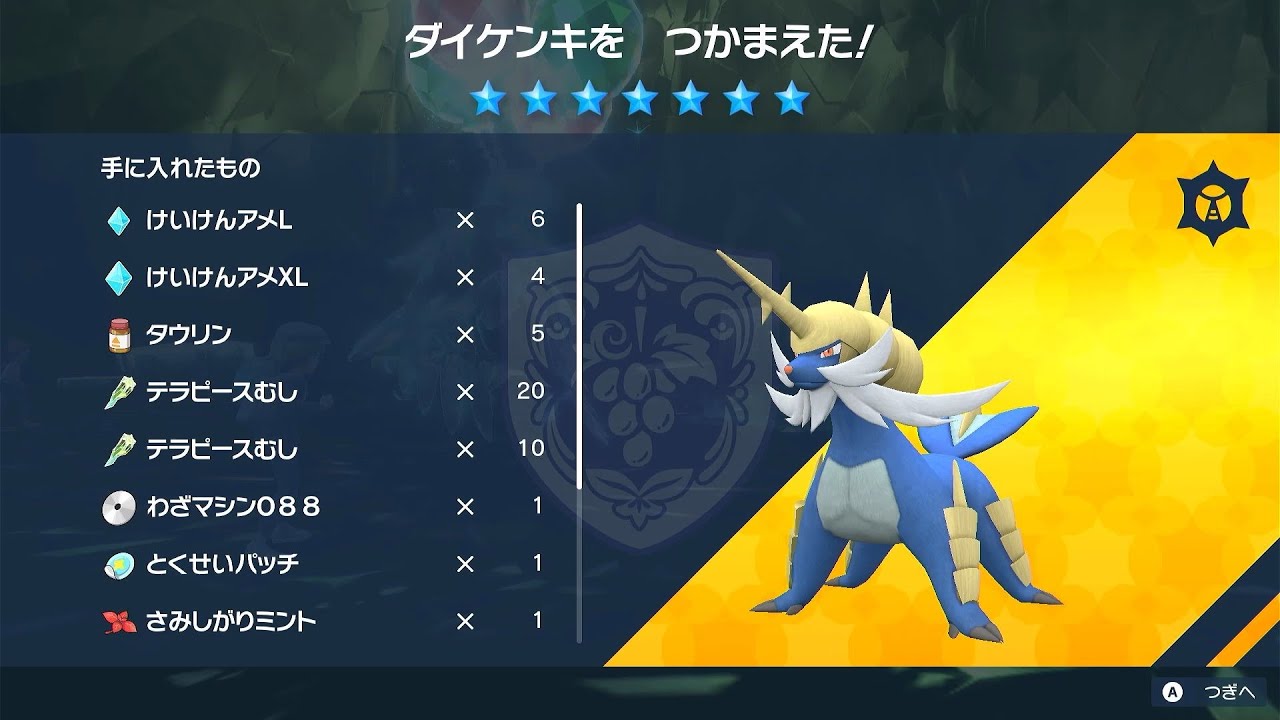Click the ダイケンキを つかまえた! title banner
1280x720 pixels.
(x=640, y=38)
